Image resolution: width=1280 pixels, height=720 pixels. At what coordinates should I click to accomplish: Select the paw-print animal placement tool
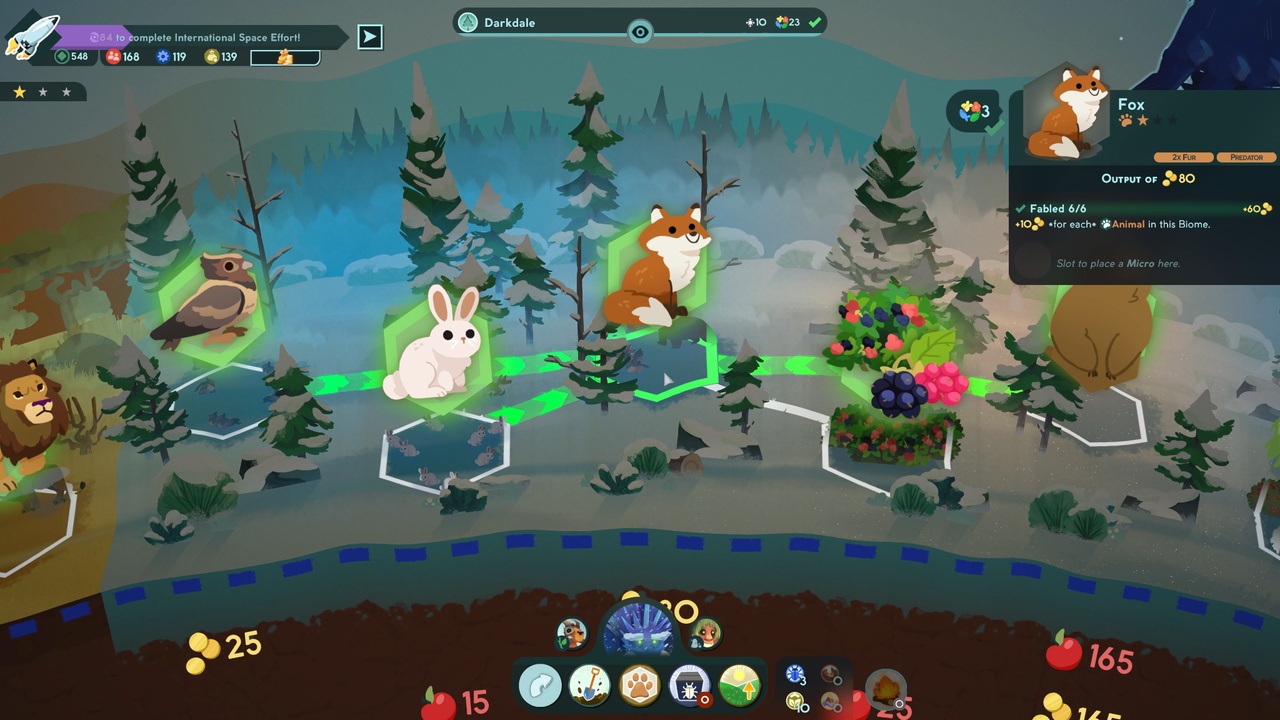point(640,687)
